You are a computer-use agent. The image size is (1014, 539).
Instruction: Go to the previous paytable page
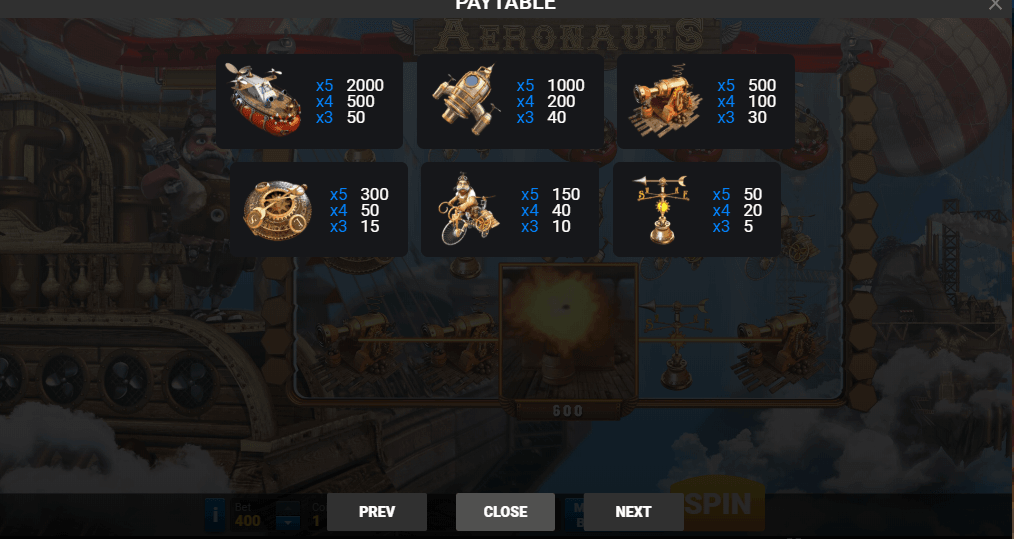(x=377, y=511)
